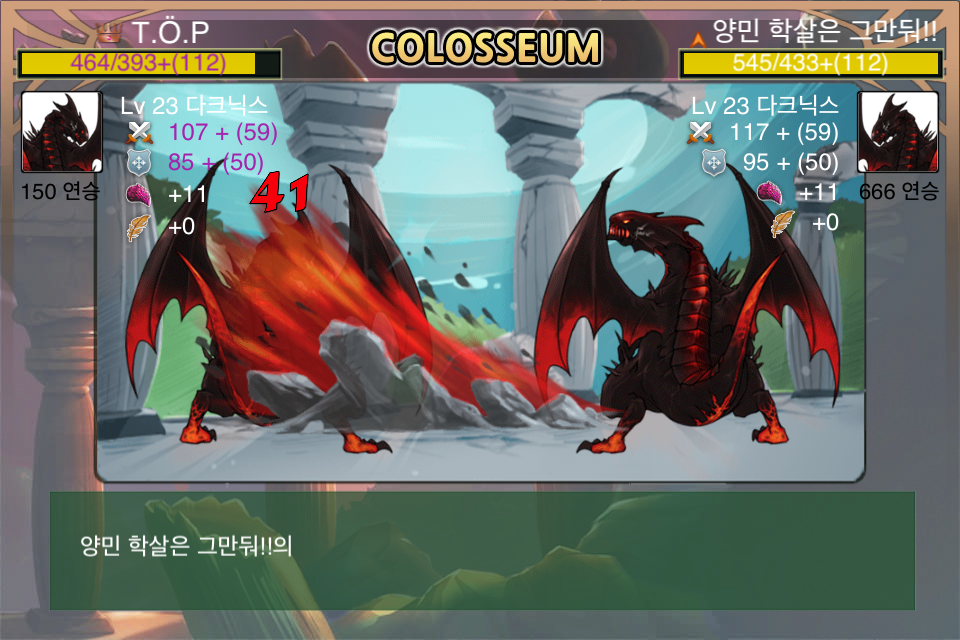Tap the green battle log message box

click(x=482, y=550)
